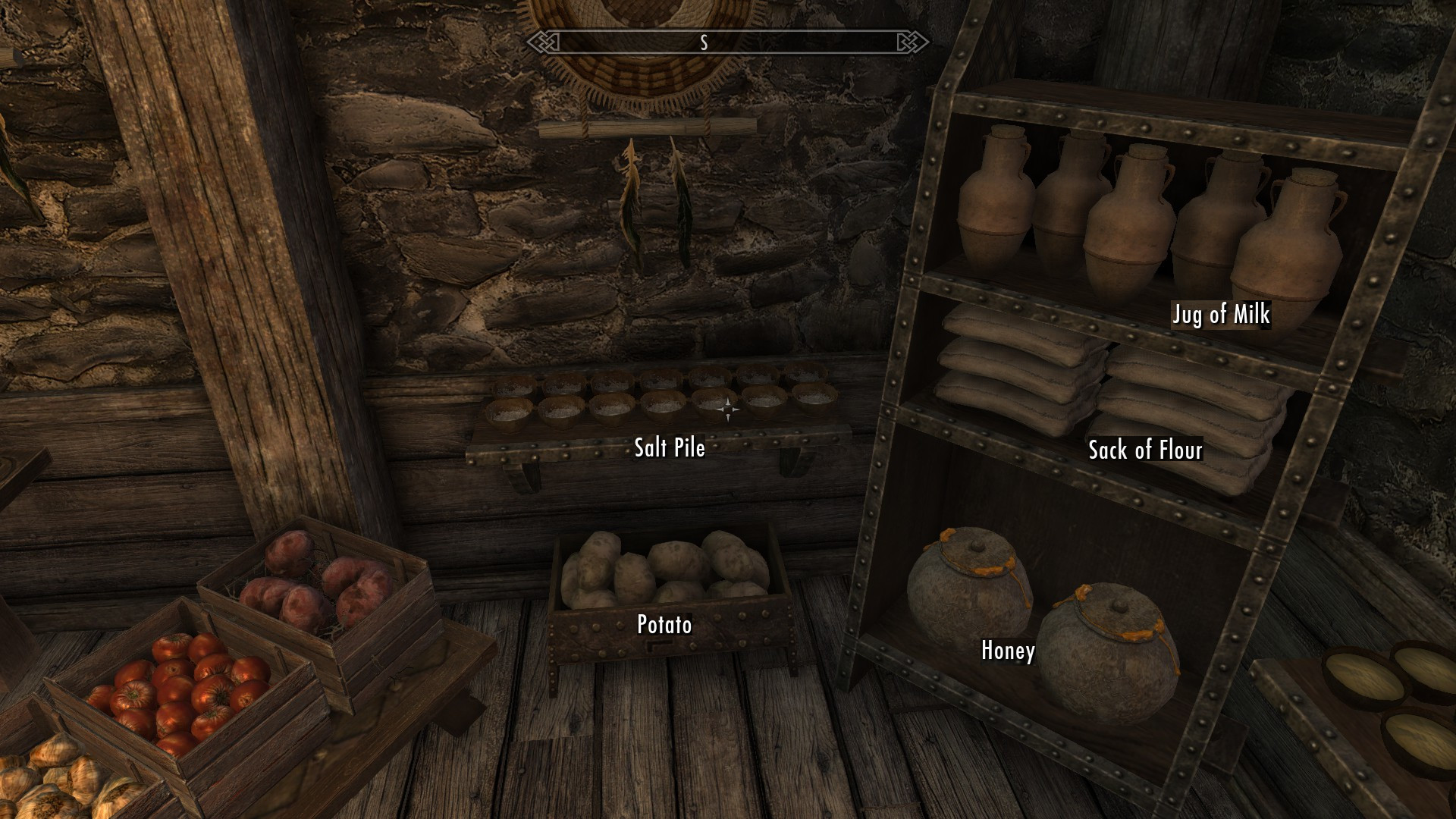Click the Salt Pile label

coord(668,448)
